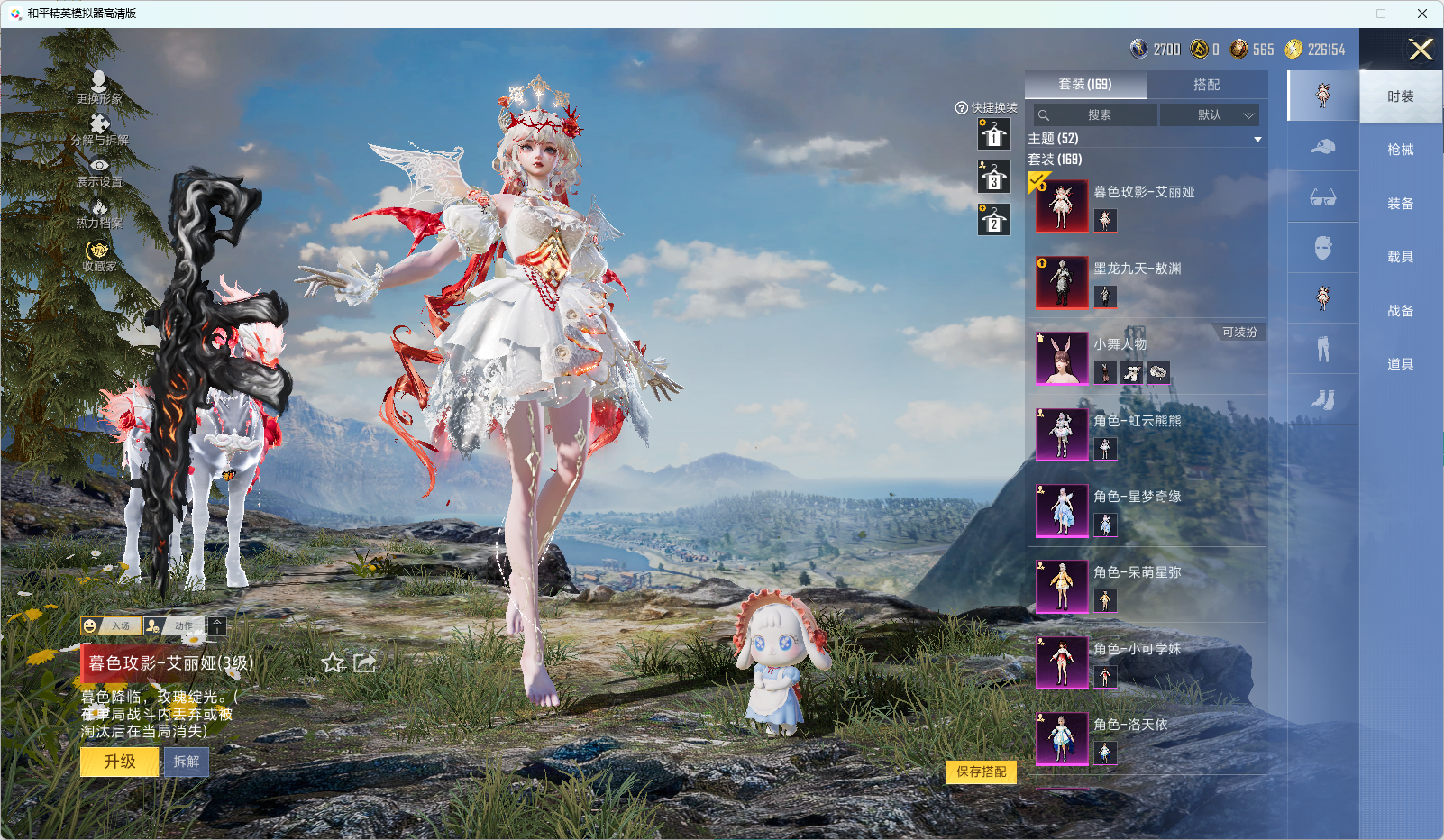Viewport: 1444px width, 840px height.
Task: Switch to the 搭配 tab
Action: (x=1206, y=85)
